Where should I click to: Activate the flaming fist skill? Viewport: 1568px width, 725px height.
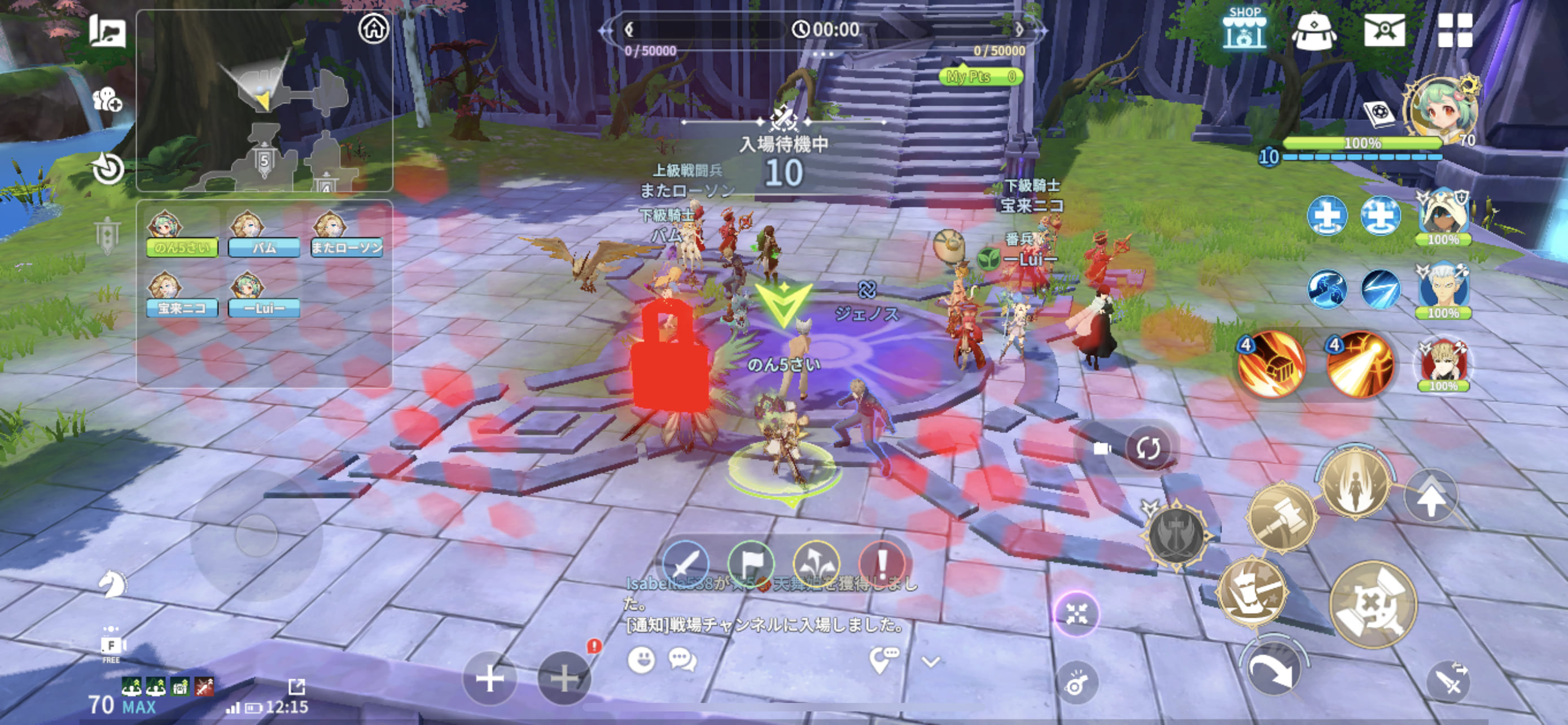(x=1272, y=365)
